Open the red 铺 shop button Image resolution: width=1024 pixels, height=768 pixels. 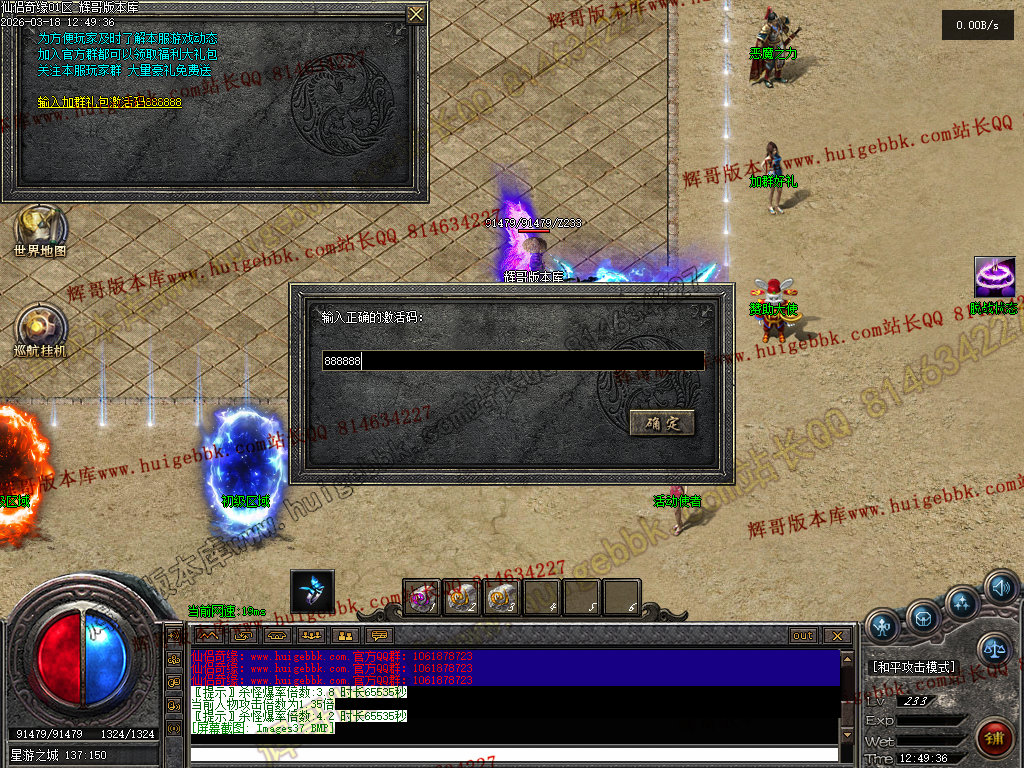[993, 739]
